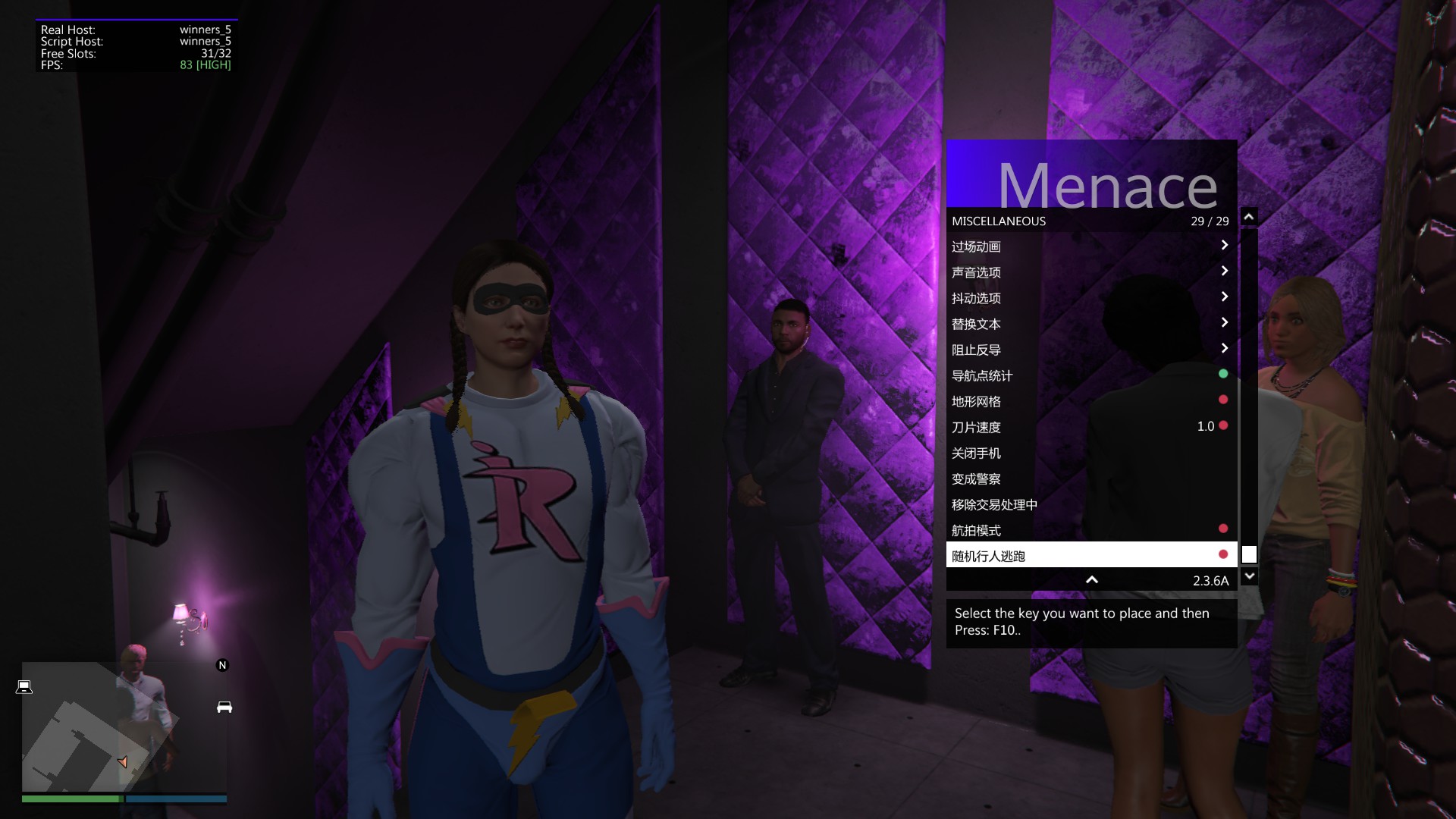The height and width of the screenshot is (819, 1456).
Task: Open the 声音选项 submenu
Action: [1090, 272]
